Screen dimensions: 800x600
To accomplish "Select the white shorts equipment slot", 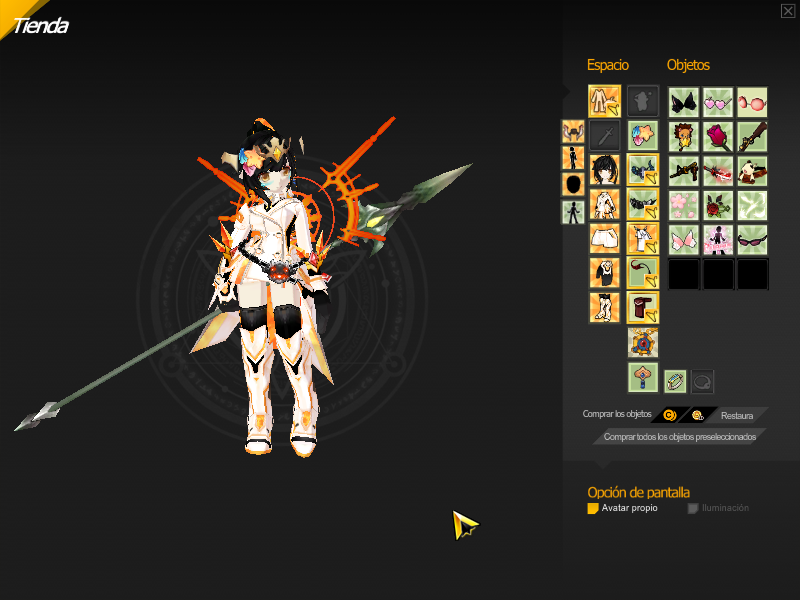I will tap(604, 238).
